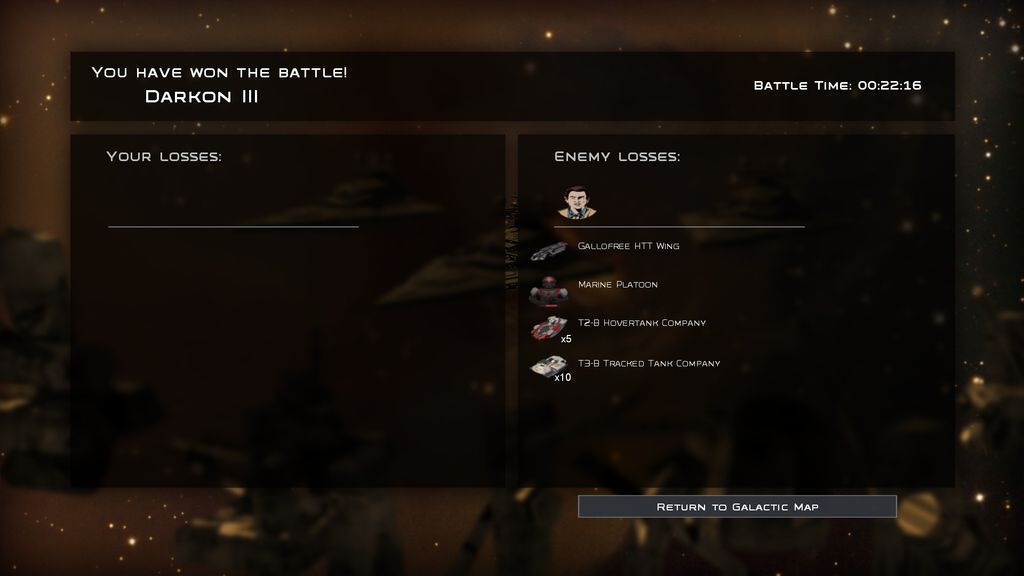The image size is (1024, 576).
Task: Select the enemy commander portrait
Action: [574, 202]
